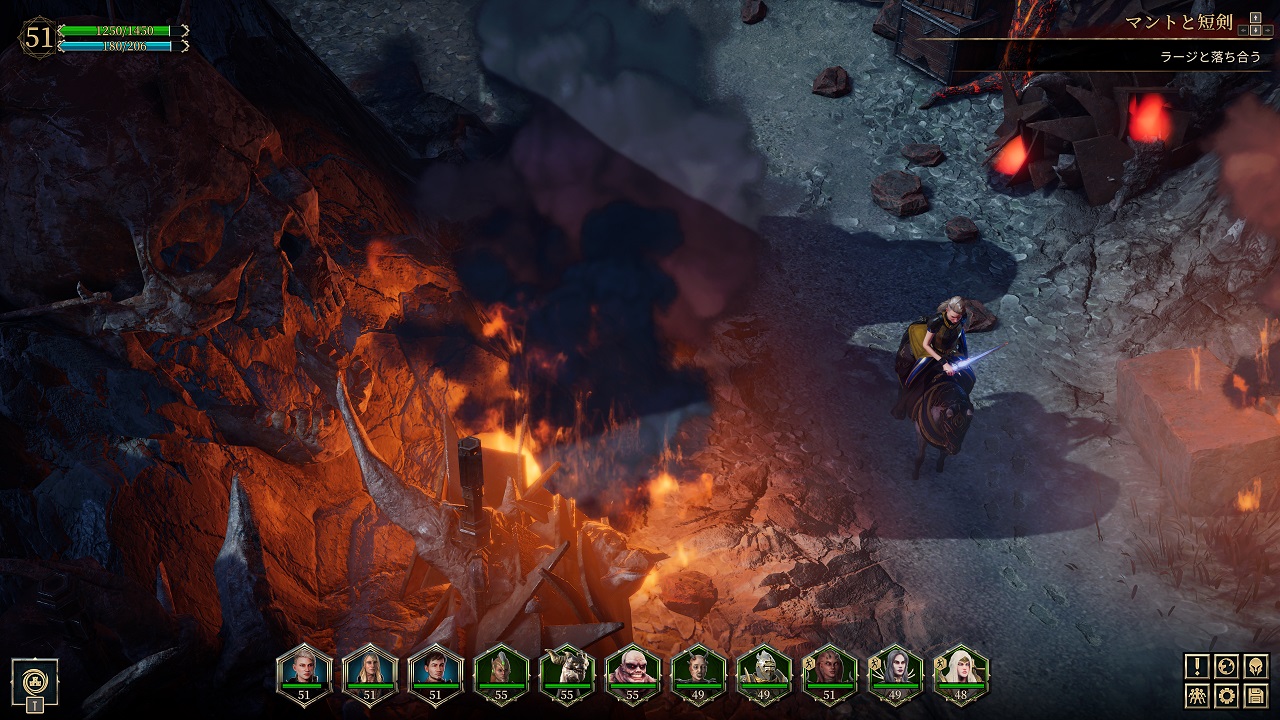Select the マントと短剣 quest tracker title
Viewport: 1280px width, 720px height.
click(1178, 22)
